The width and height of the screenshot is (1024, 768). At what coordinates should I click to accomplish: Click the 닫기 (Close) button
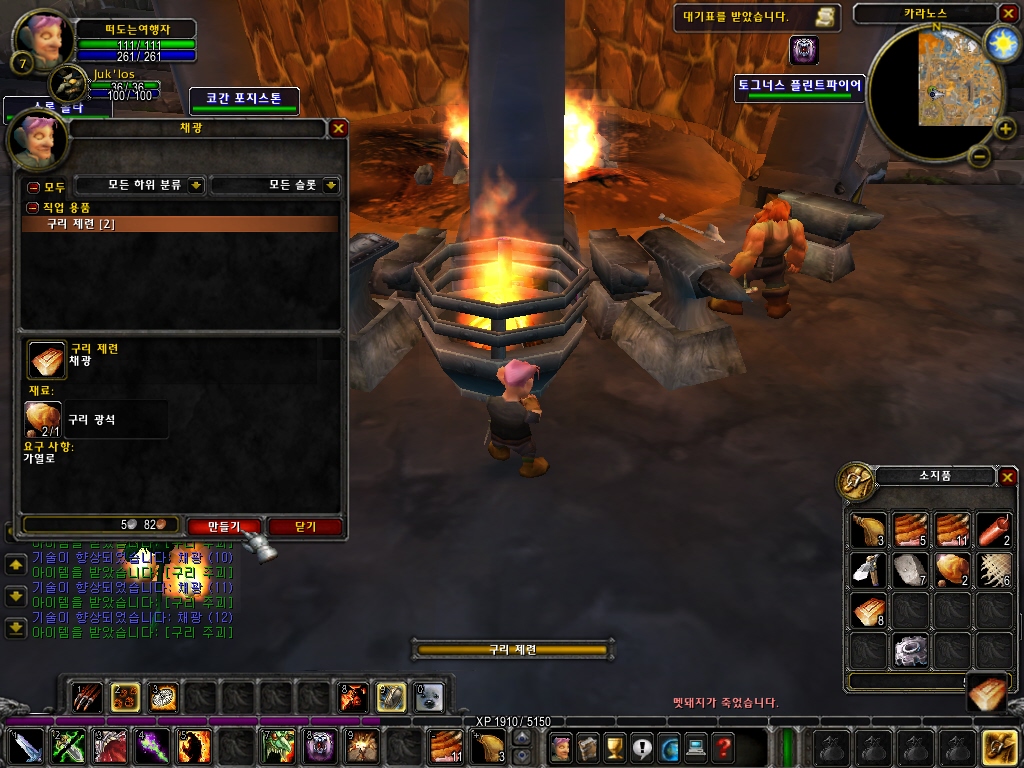pos(305,526)
